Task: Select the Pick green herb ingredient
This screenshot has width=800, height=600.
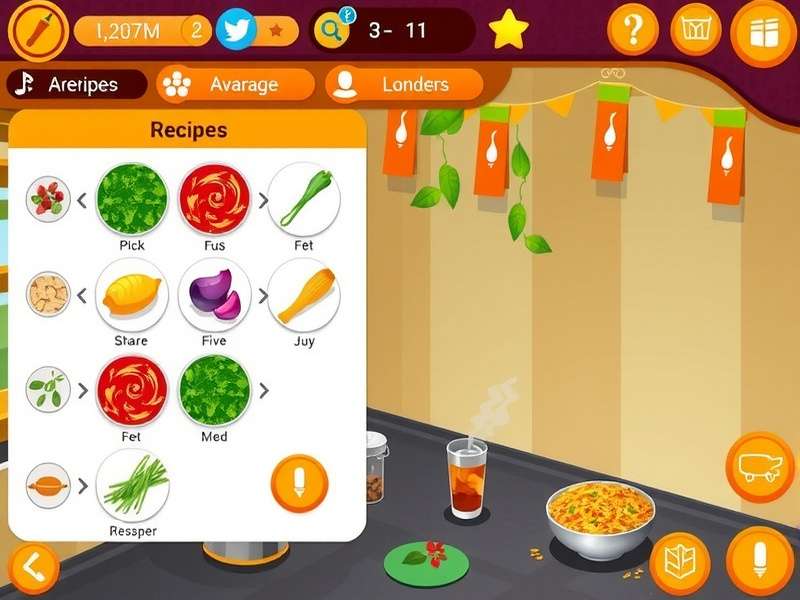Action: (132, 198)
